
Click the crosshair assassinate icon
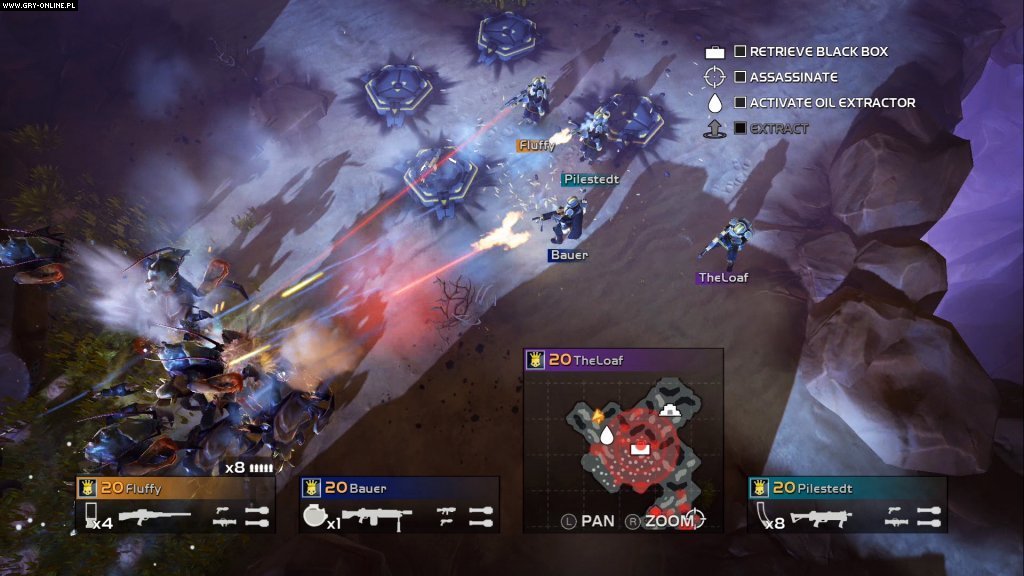(714, 77)
